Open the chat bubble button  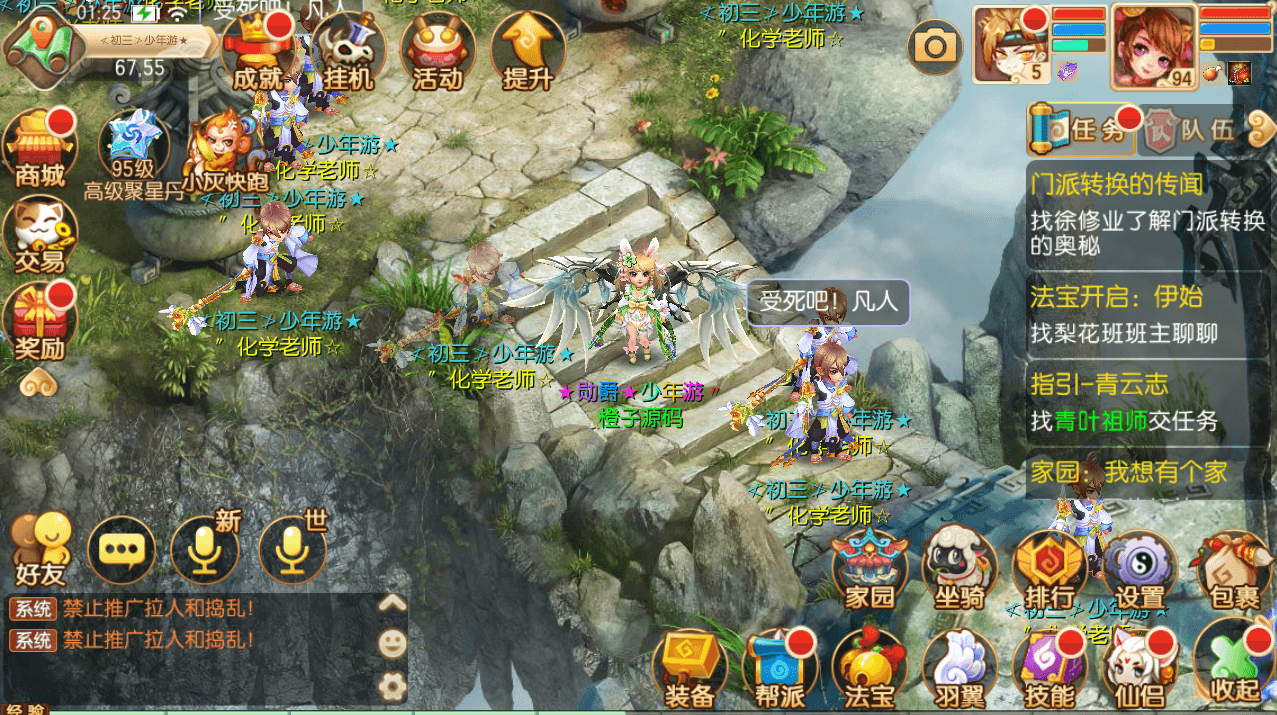tap(122, 550)
